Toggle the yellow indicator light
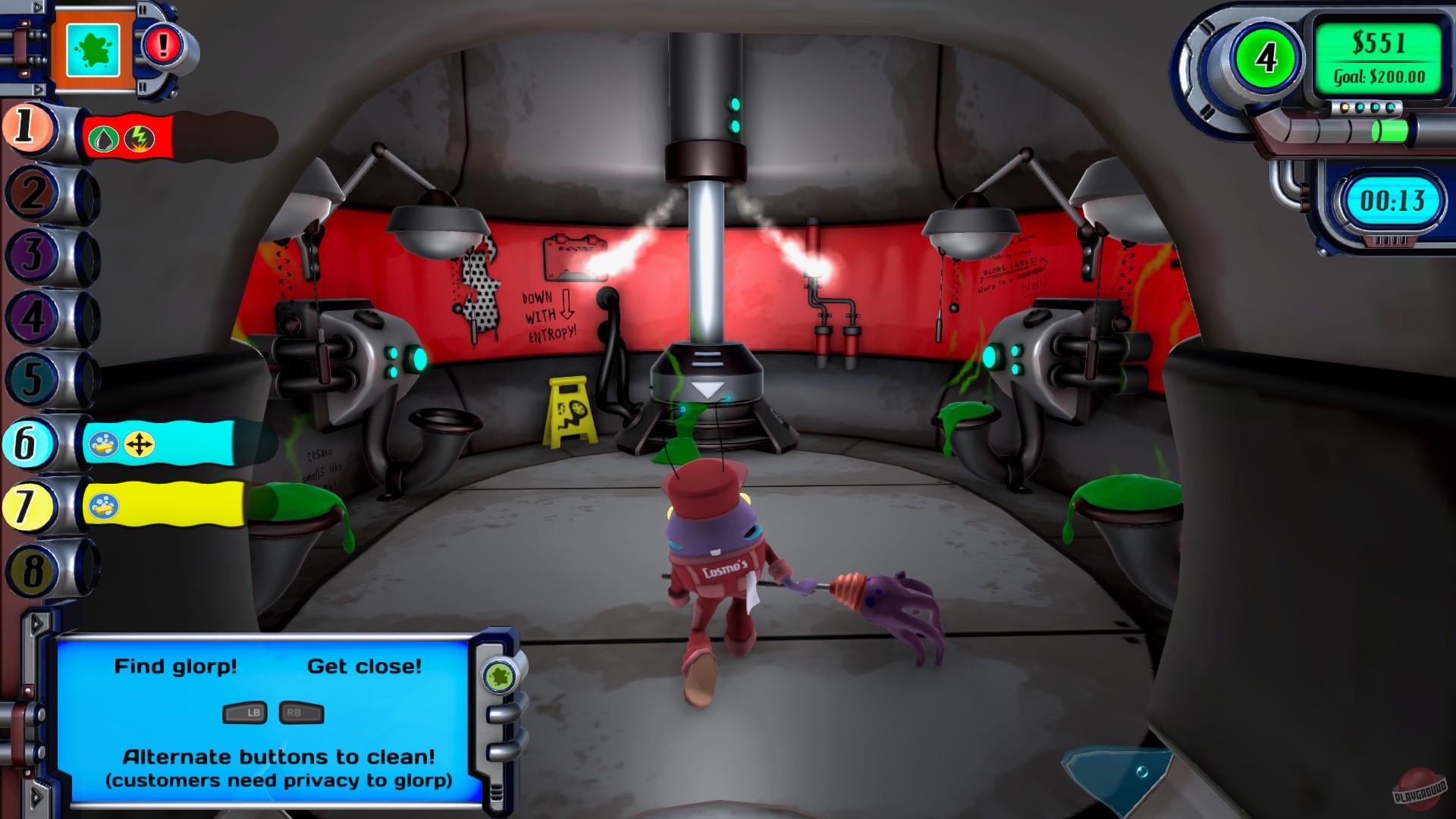 pos(1345,107)
